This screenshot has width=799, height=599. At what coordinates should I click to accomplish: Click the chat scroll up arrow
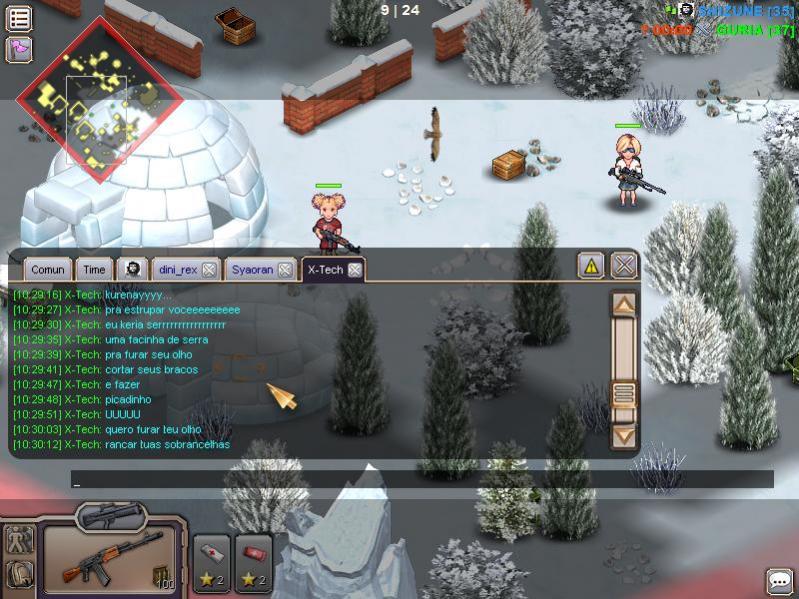coord(624,305)
